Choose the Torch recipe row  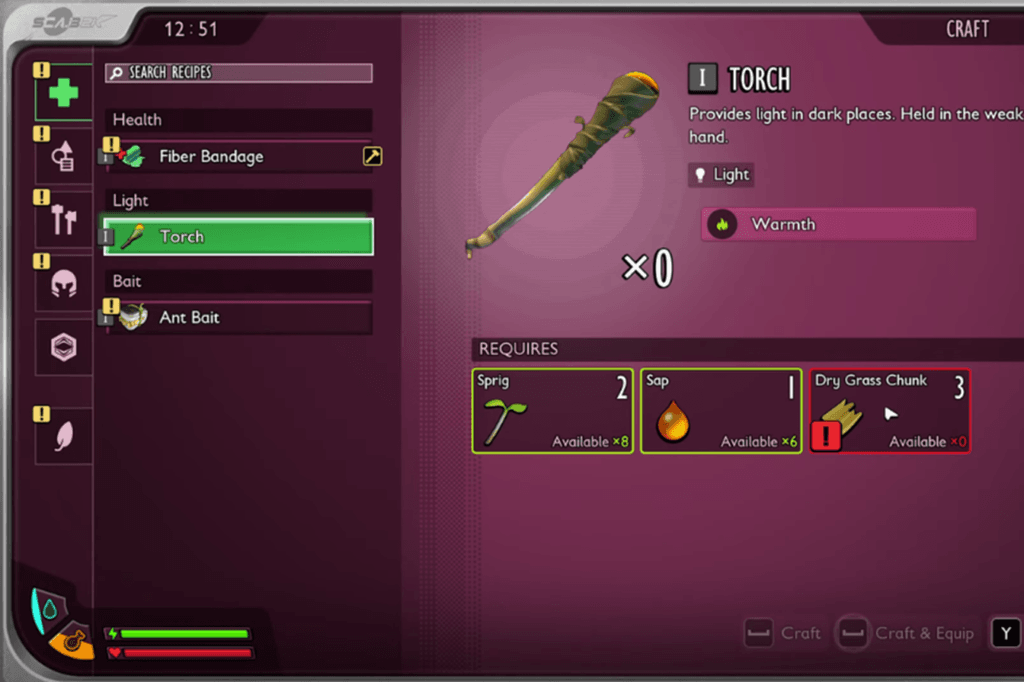coord(239,237)
